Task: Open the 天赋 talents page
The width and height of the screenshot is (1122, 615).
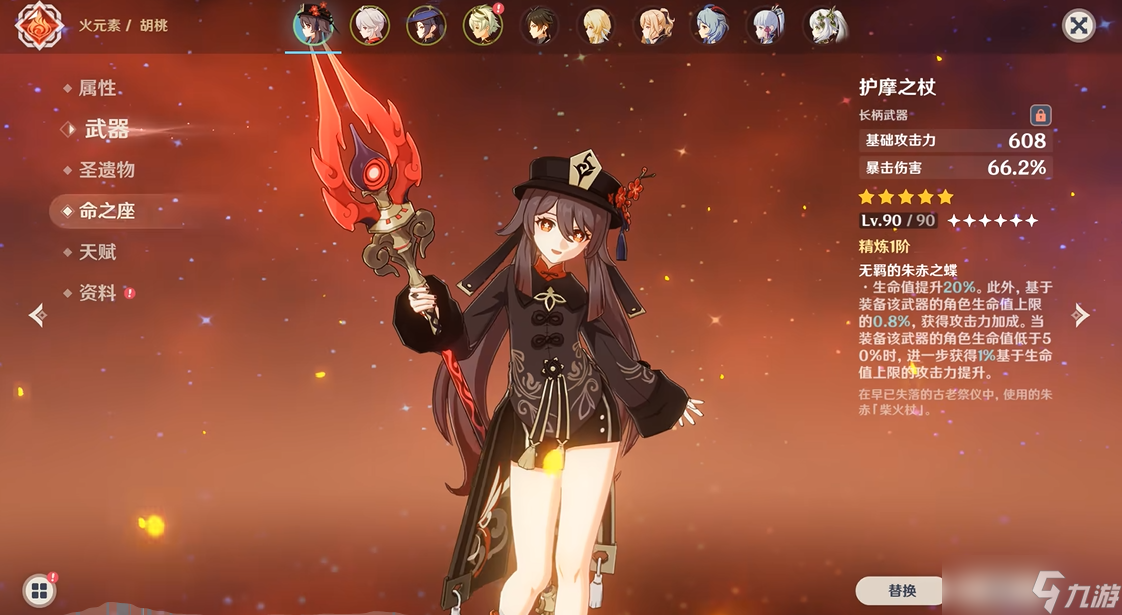Action: pos(97,252)
